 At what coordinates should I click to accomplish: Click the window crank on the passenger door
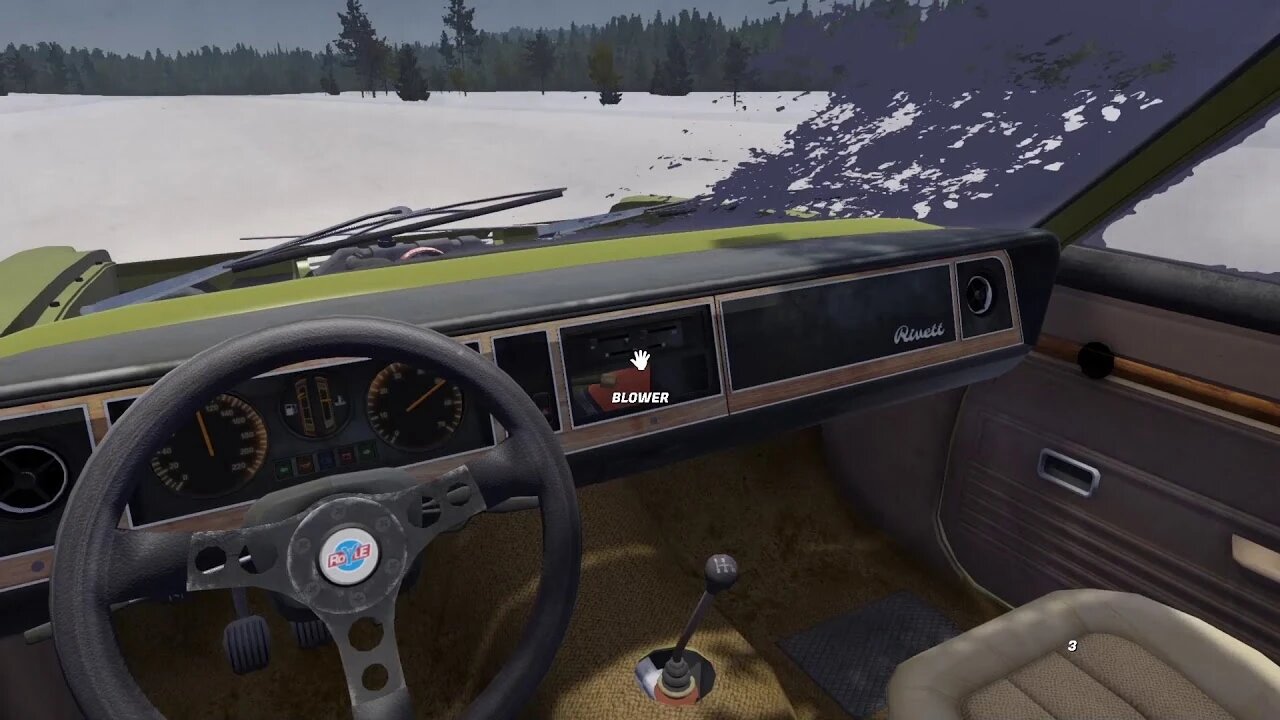[1094, 358]
